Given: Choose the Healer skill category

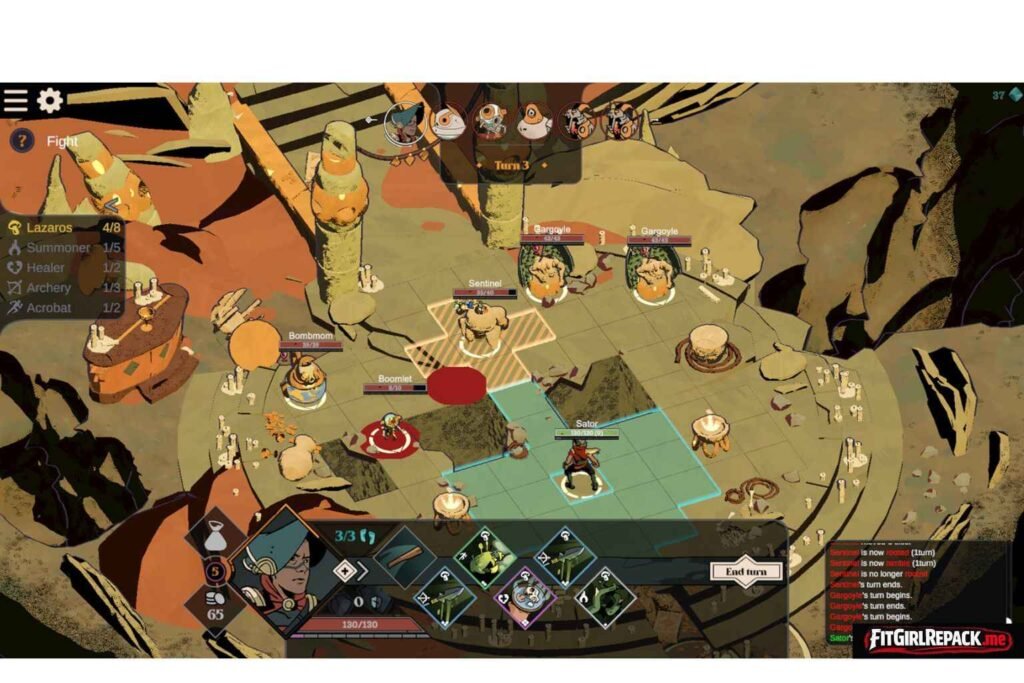Looking at the screenshot, I should pyautogui.click(x=46, y=268).
